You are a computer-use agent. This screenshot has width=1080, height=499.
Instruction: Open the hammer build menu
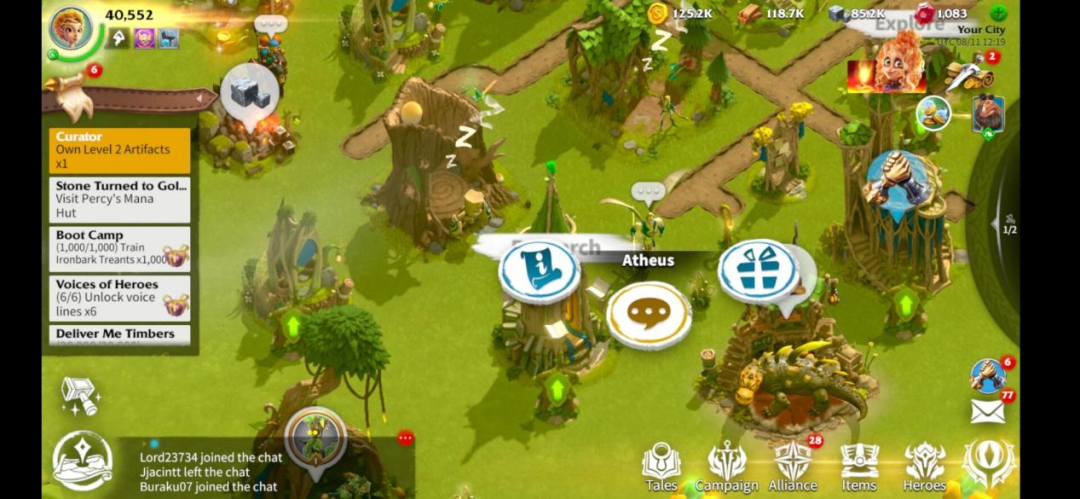point(79,395)
